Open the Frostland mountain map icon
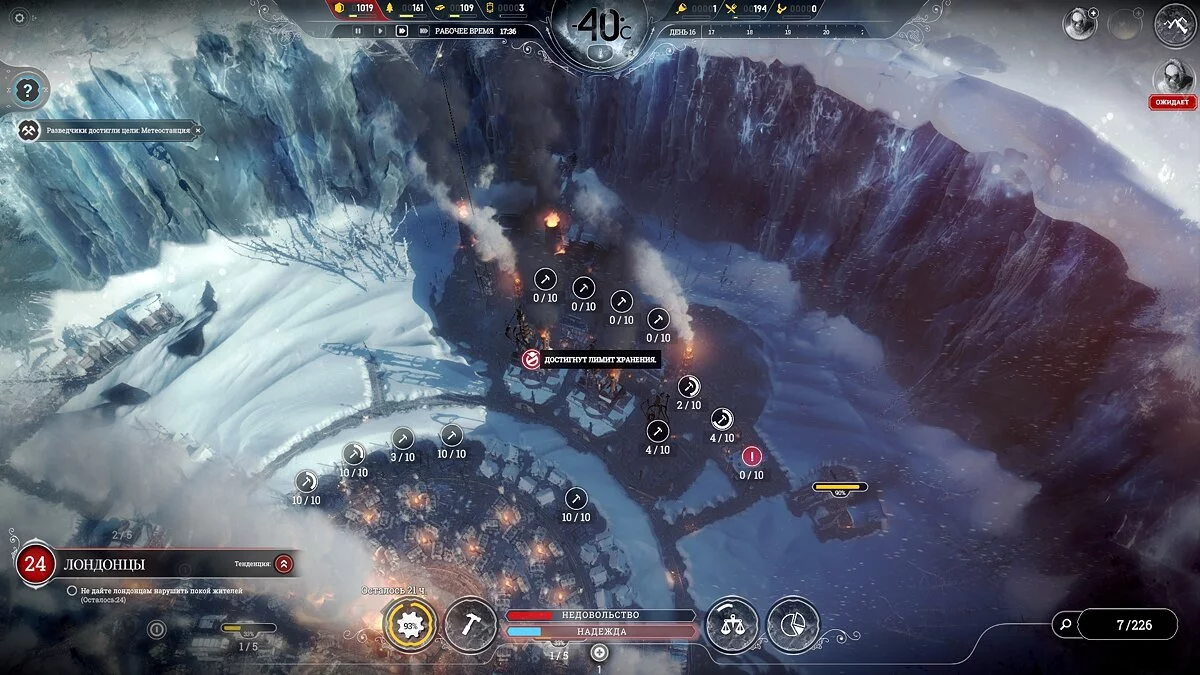1200x675 pixels. 1175,24
